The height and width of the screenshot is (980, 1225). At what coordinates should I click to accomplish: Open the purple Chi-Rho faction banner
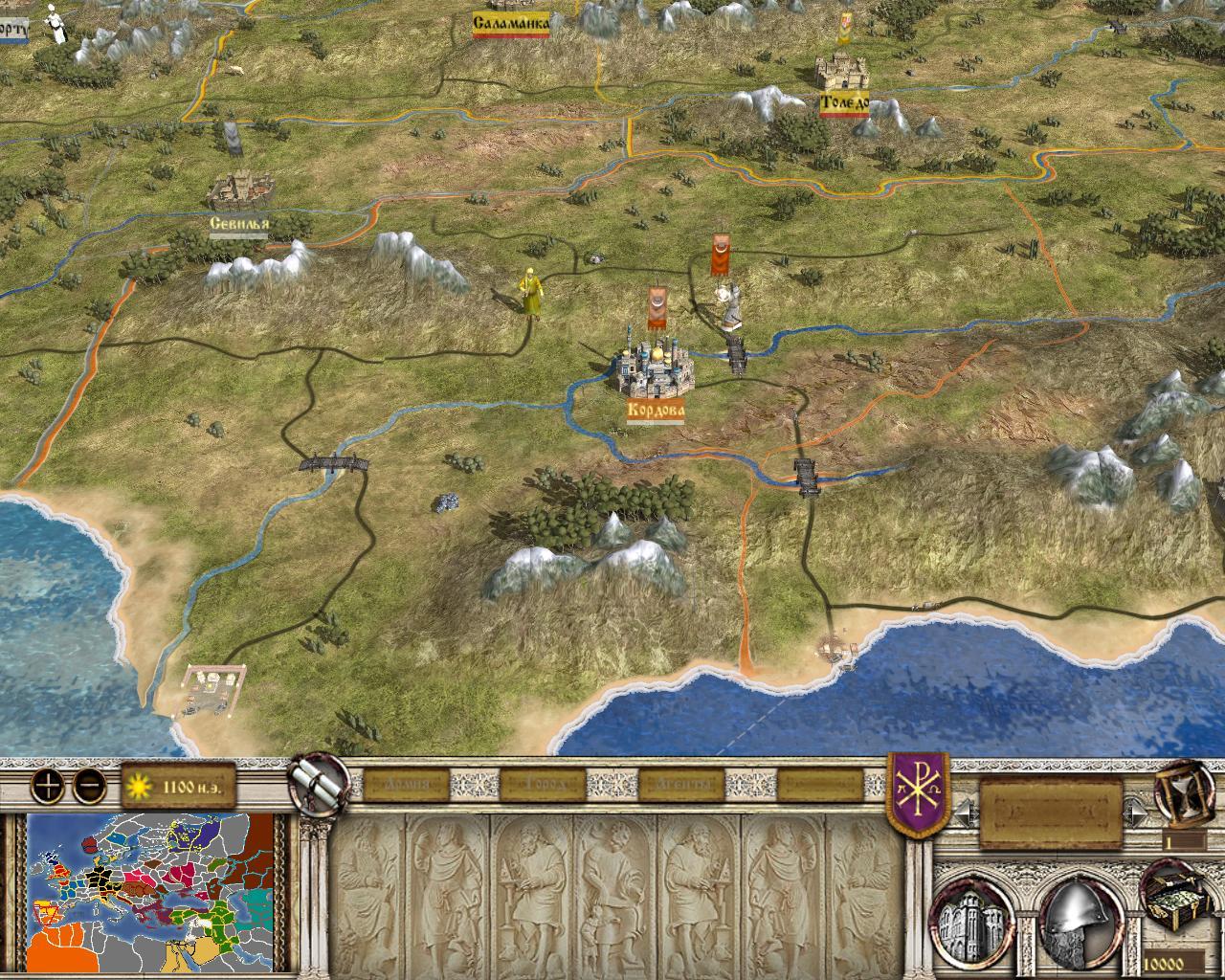pos(919,793)
